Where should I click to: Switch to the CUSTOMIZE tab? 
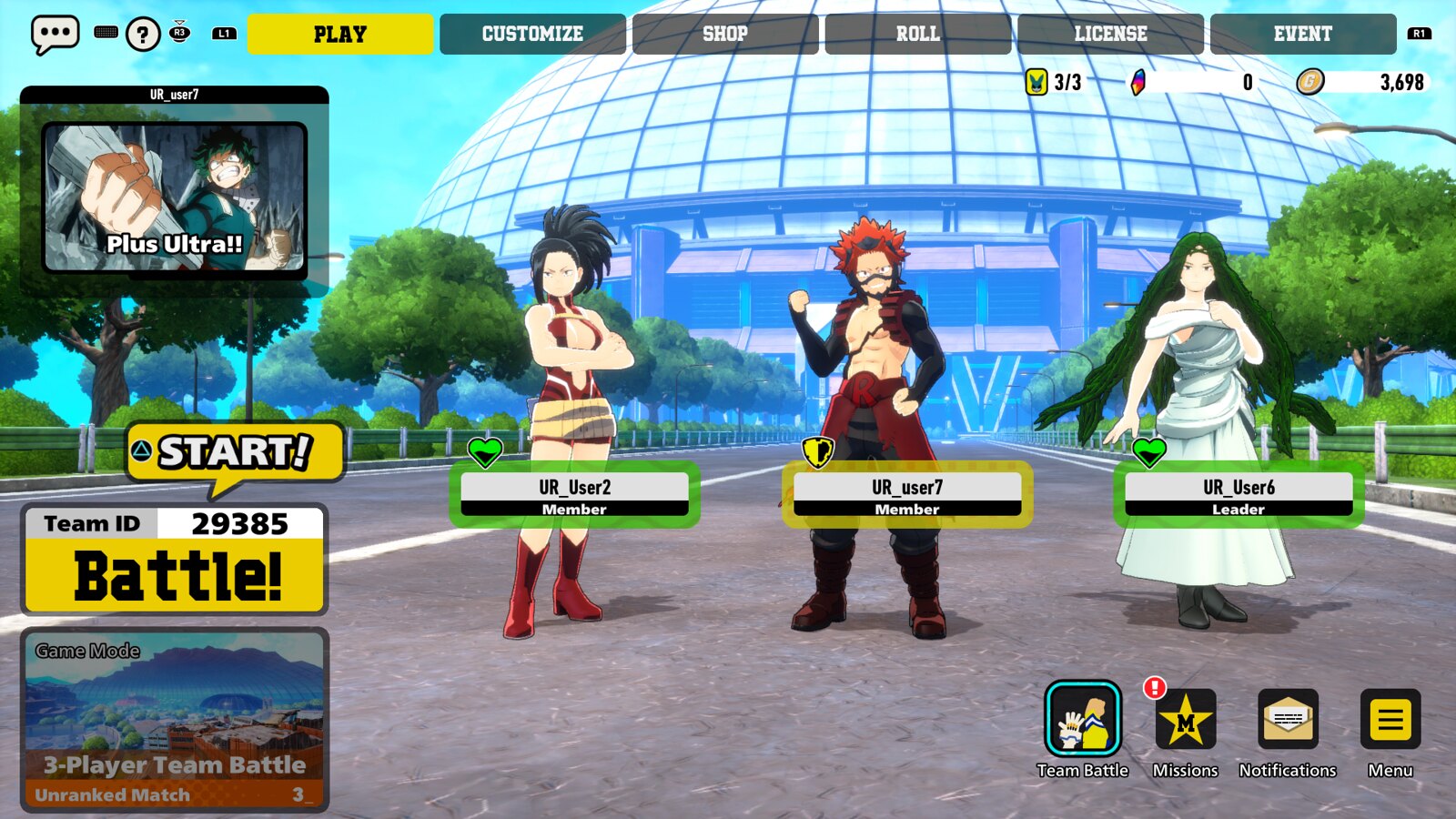pos(532,34)
